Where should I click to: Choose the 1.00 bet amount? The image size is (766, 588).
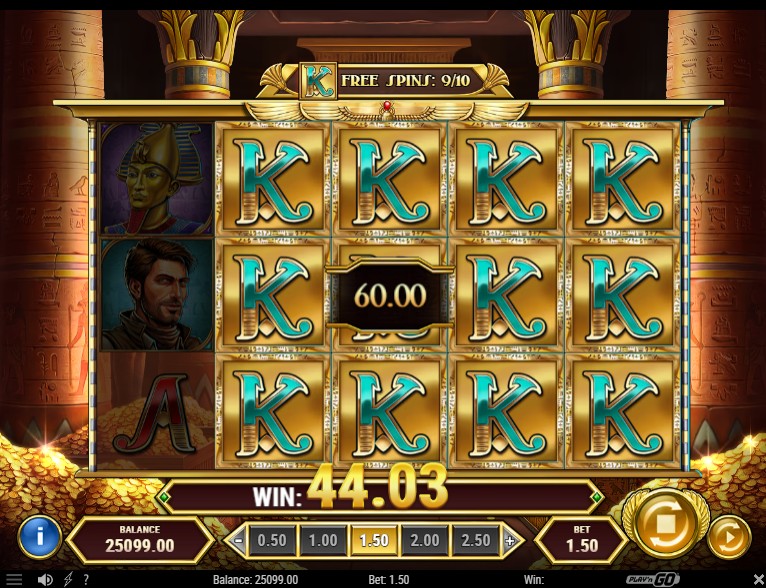(322, 540)
